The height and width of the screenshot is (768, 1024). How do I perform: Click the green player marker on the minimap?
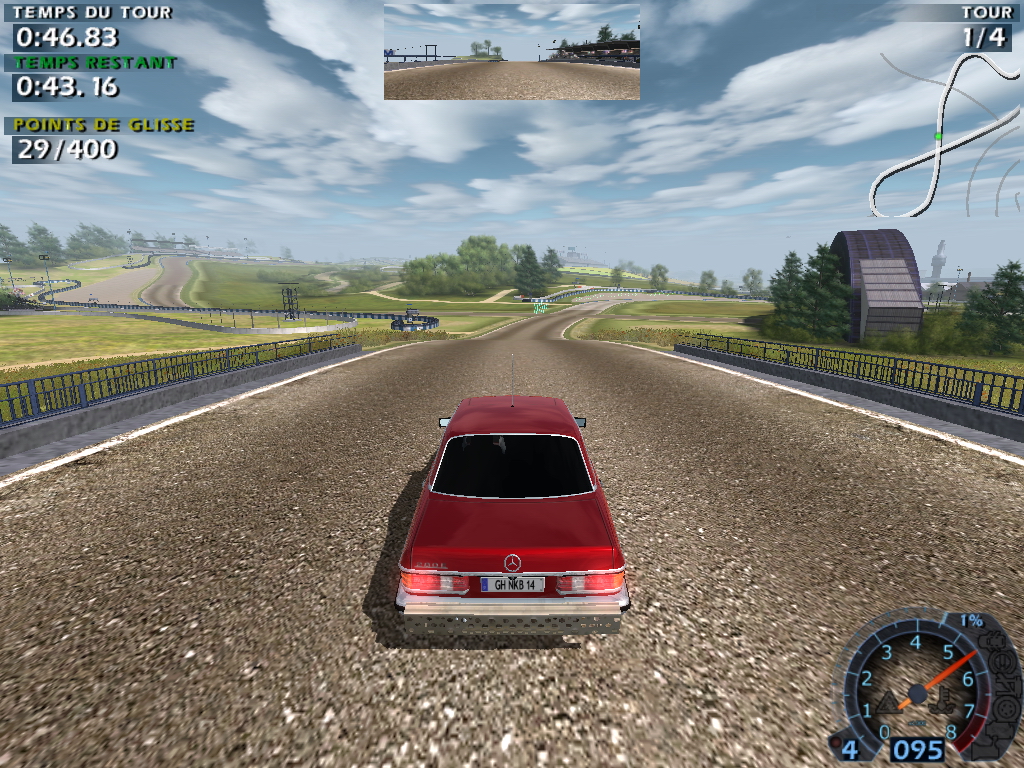[x=938, y=135]
